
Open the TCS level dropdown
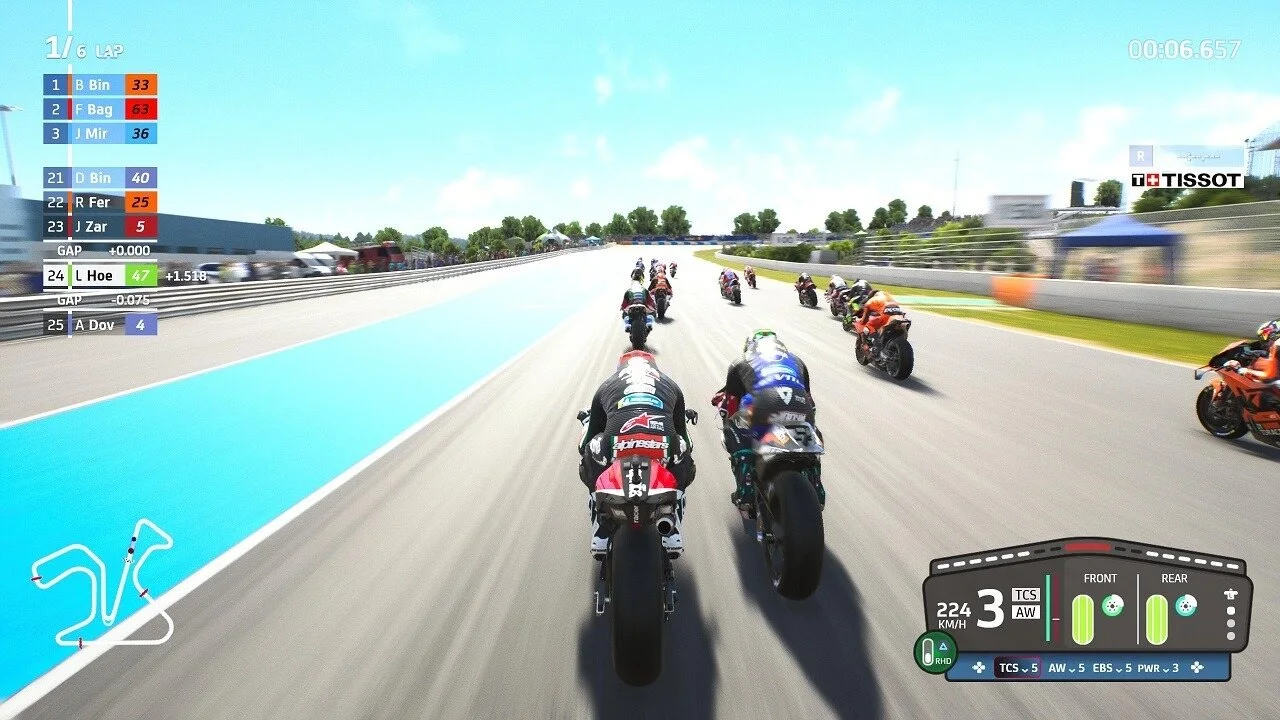(x=1026, y=669)
